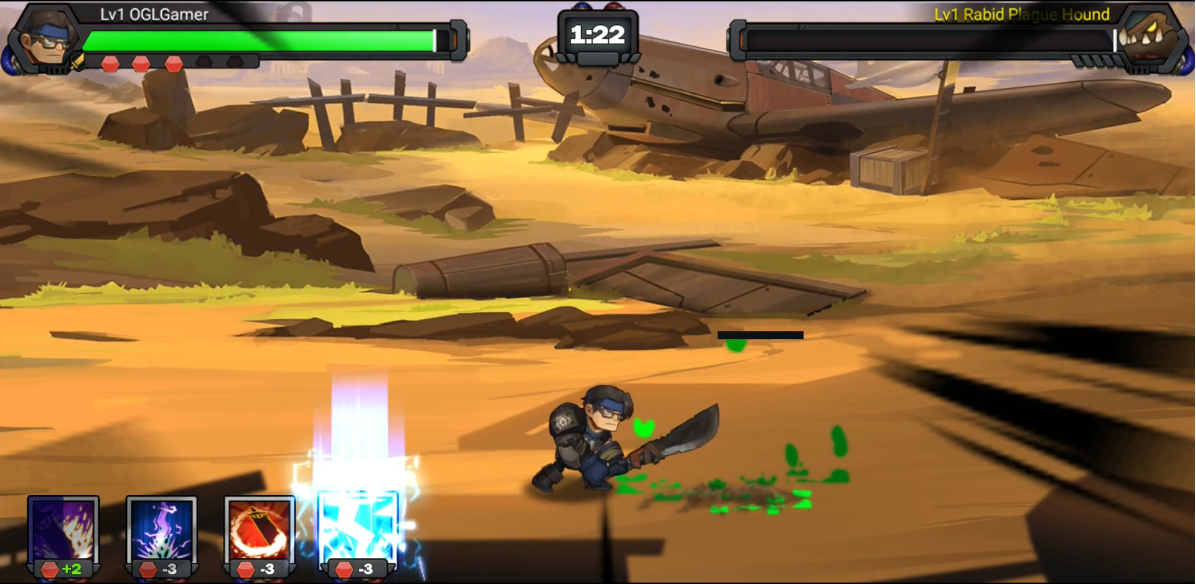The width and height of the screenshot is (1196, 584).
Task: Select the glowing blue ice skill card
Action: coord(357,530)
